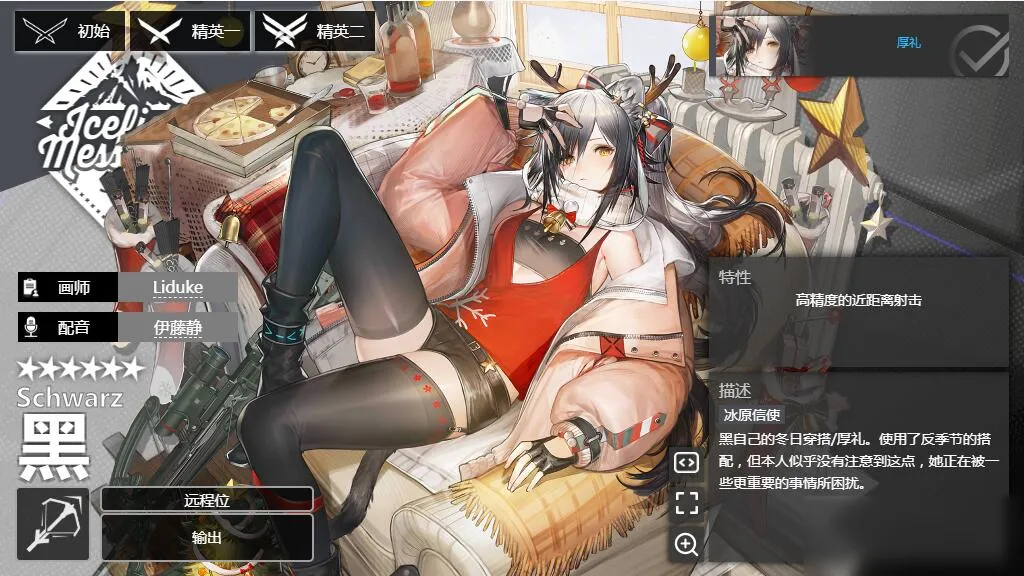Enter fullscreen view of the artwork
The width and height of the screenshot is (1024, 576).
[x=686, y=503]
